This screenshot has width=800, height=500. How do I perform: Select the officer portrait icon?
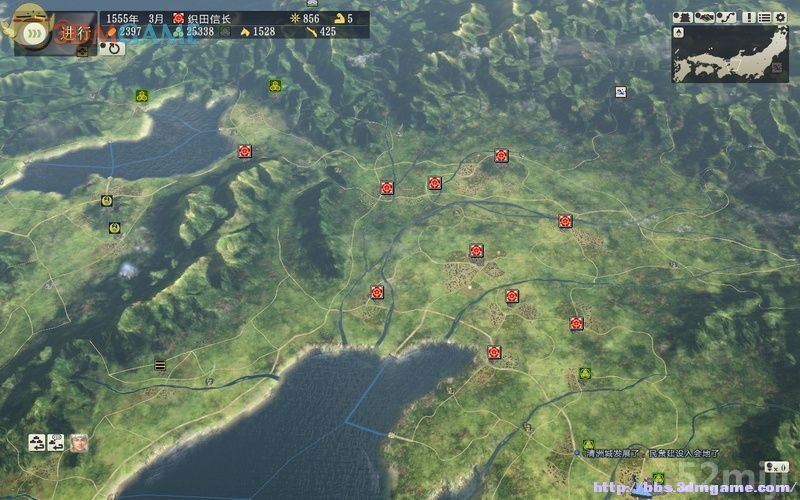click(79, 441)
